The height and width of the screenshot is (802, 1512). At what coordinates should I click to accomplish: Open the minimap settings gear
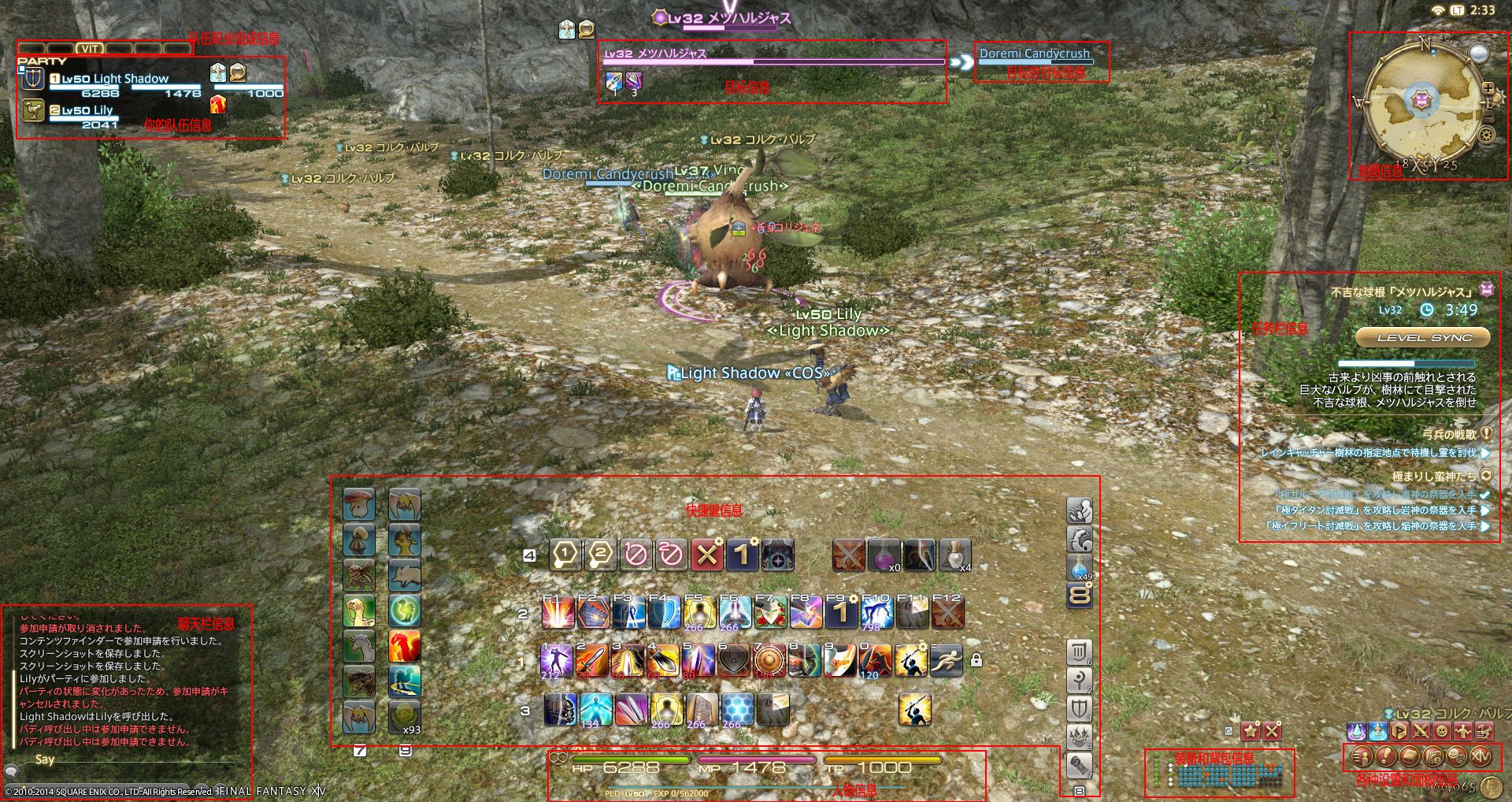point(1486,134)
